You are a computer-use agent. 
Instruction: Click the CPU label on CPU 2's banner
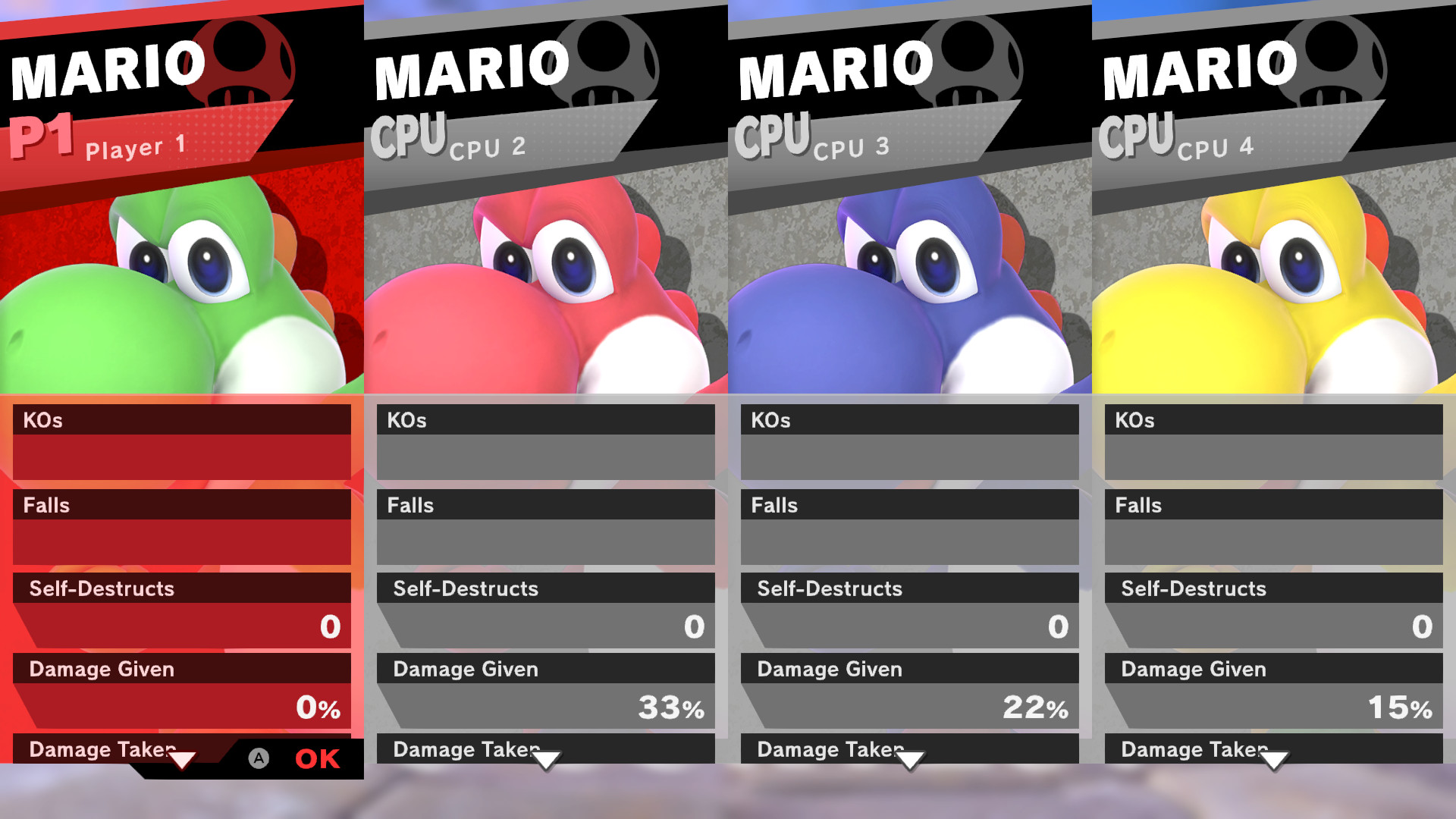click(x=409, y=133)
